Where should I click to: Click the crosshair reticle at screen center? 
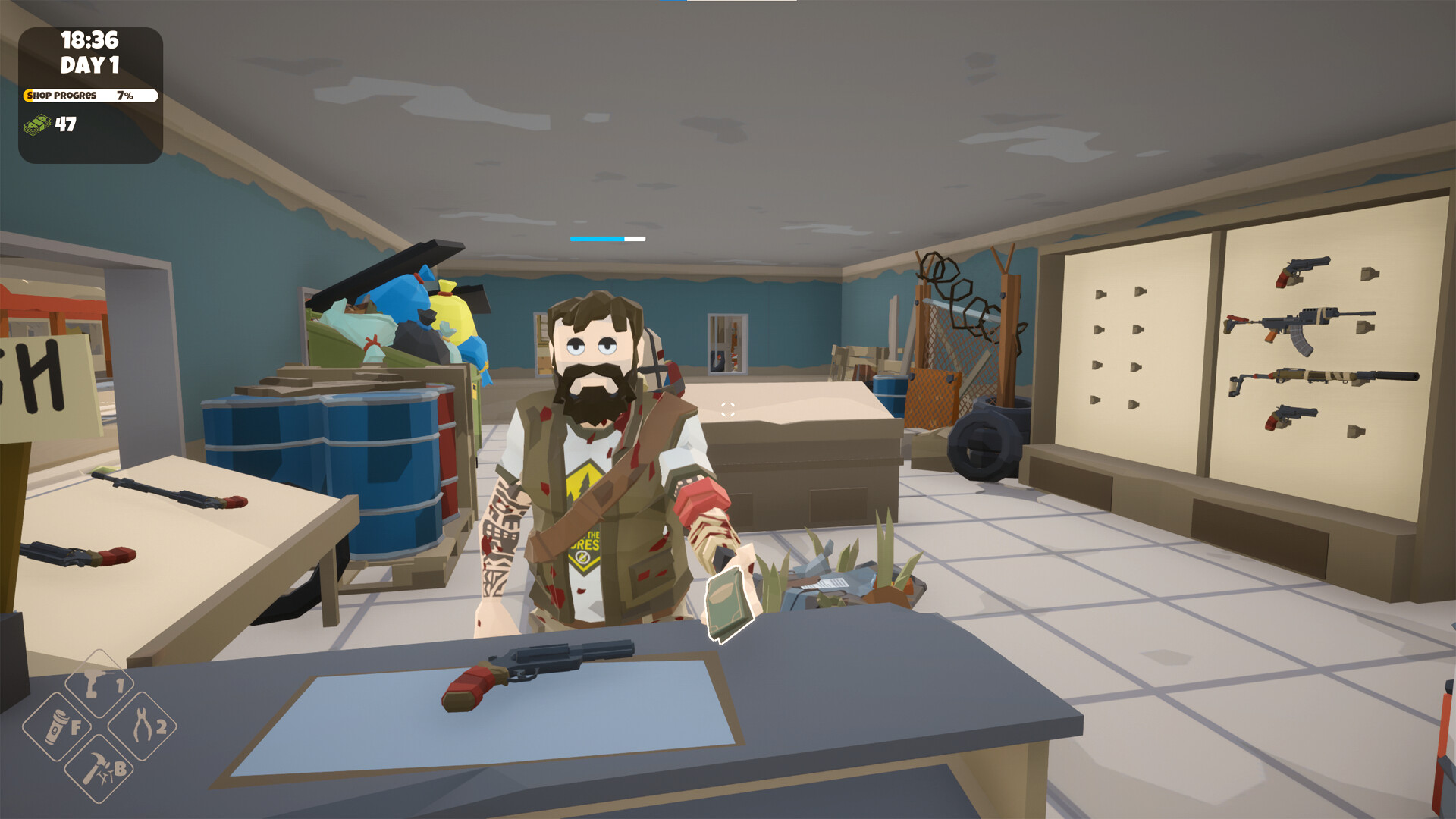click(728, 409)
